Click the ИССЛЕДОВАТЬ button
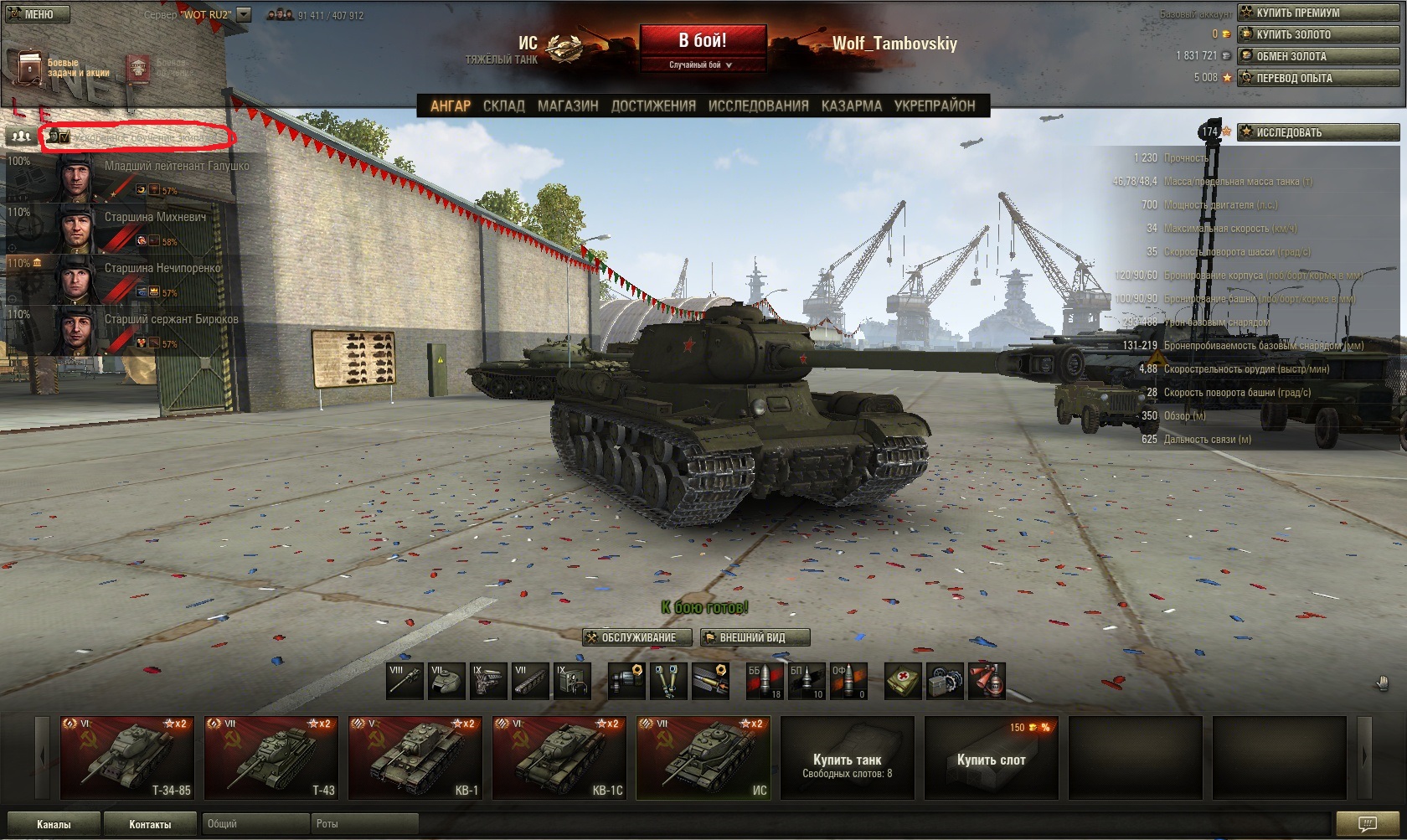 coord(1317,132)
